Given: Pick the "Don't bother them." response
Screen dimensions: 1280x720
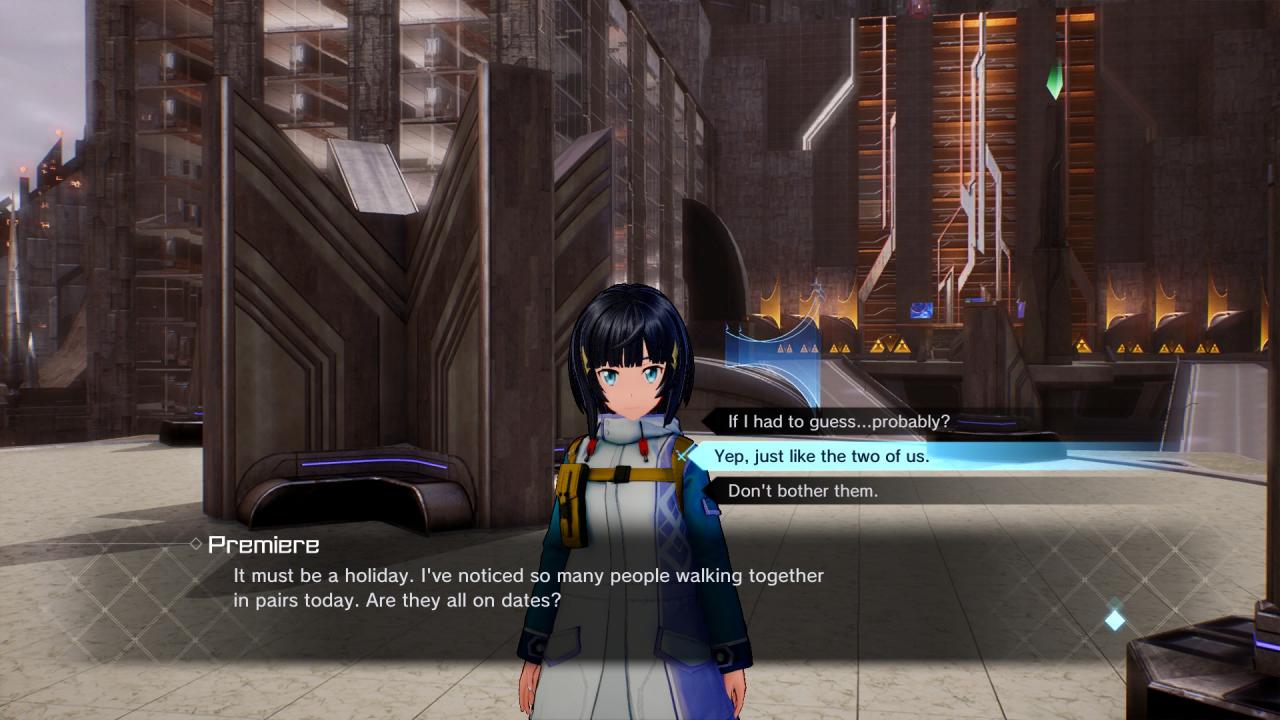Looking at the screenshot, I should (803, 491).
